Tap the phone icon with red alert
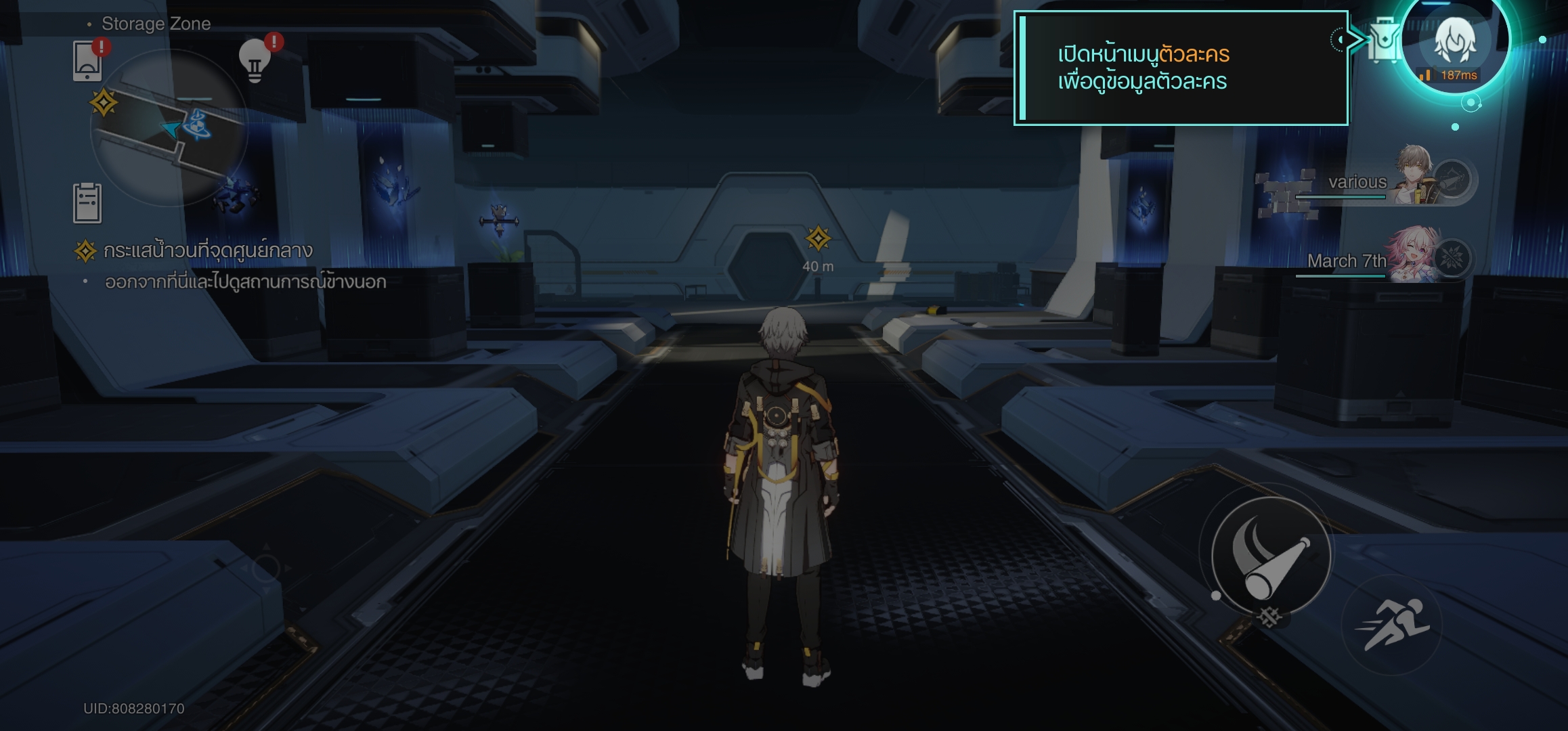The width and height of the screenshot is (1568, 731). point(88,61)
